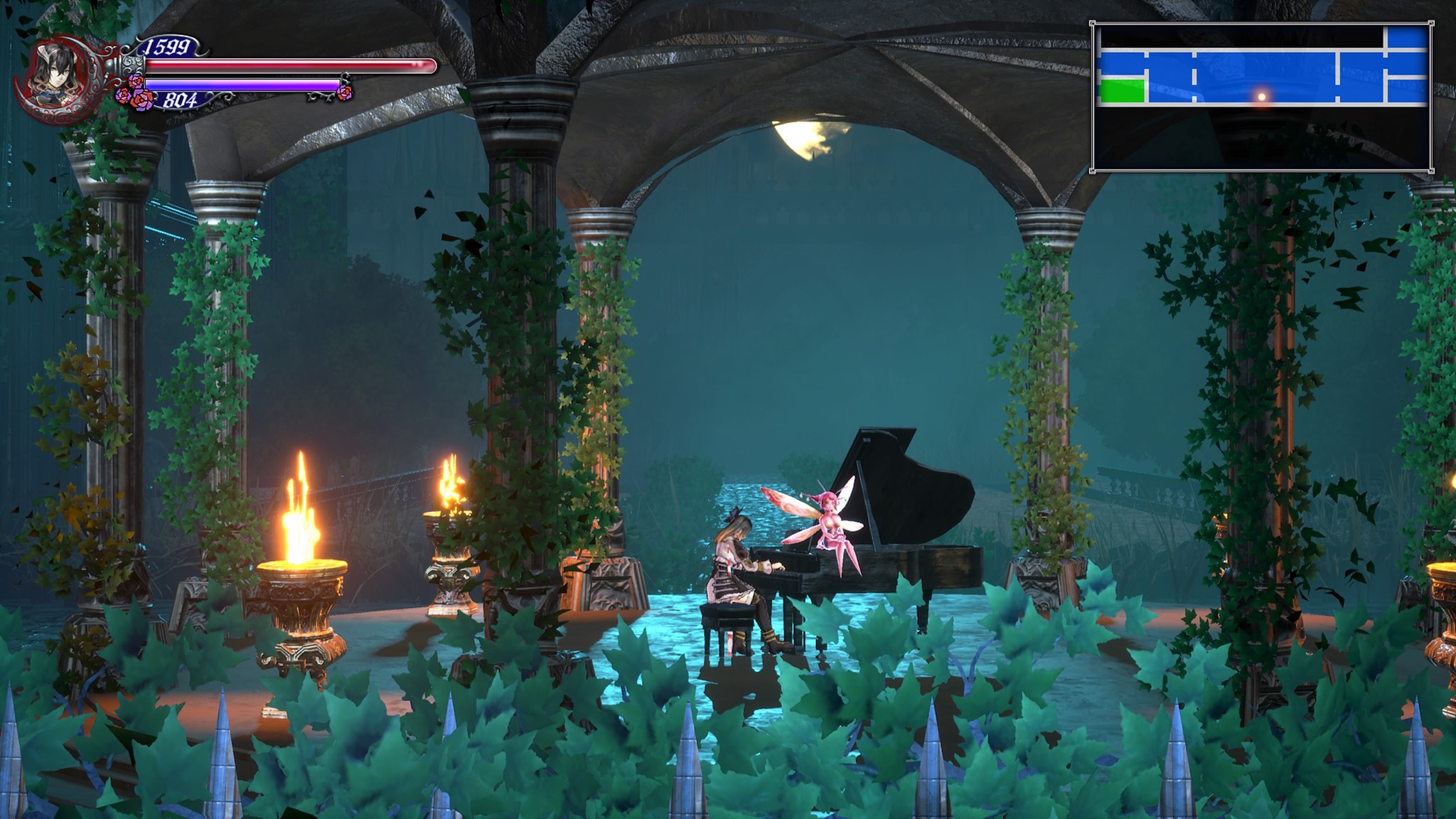
Task: Click the green room on the minimap
Action: tap(1122, 92)
